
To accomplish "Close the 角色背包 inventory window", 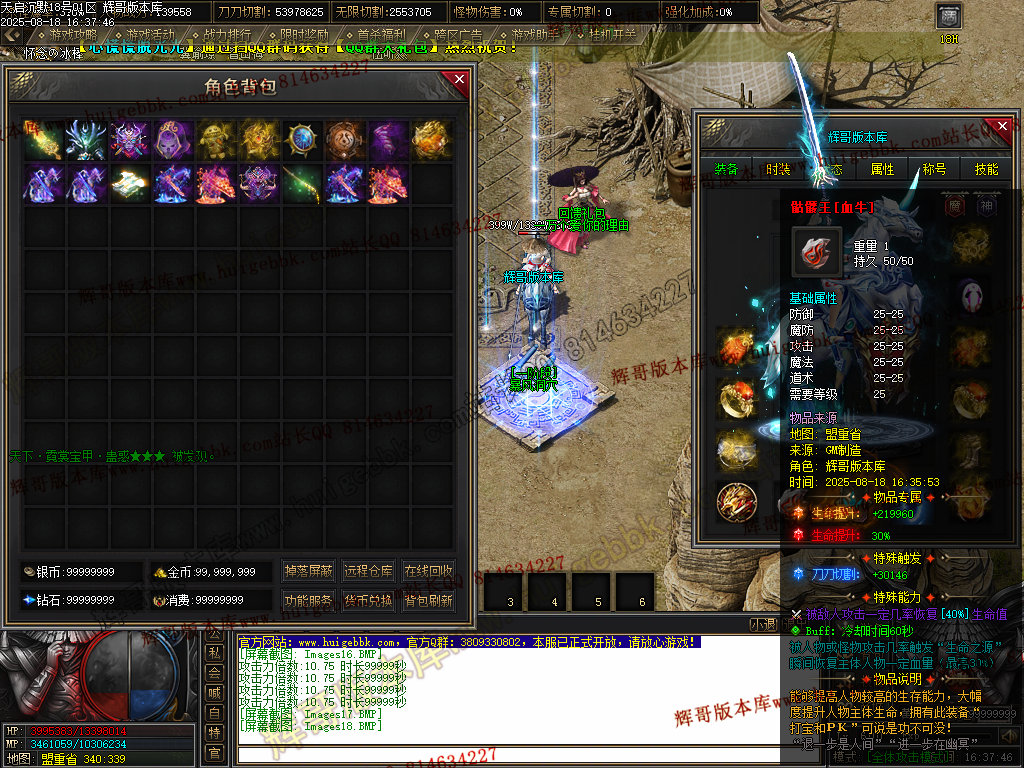I will coord(459,80).
